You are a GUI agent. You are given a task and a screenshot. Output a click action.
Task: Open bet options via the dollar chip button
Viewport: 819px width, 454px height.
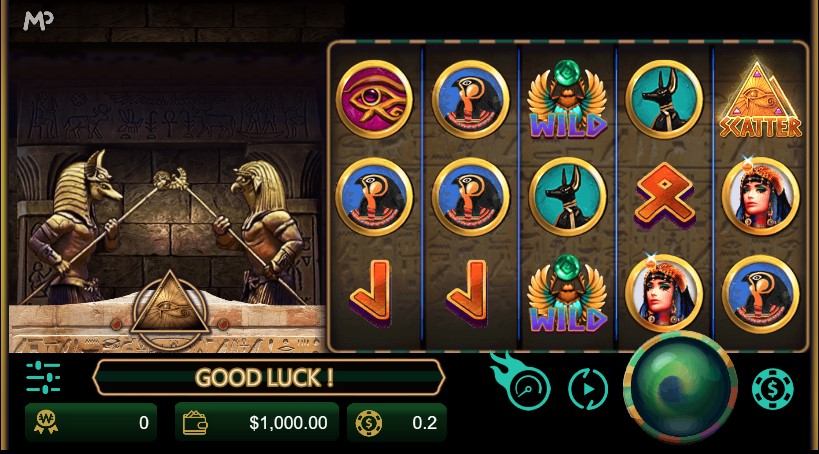click(772, 388)
